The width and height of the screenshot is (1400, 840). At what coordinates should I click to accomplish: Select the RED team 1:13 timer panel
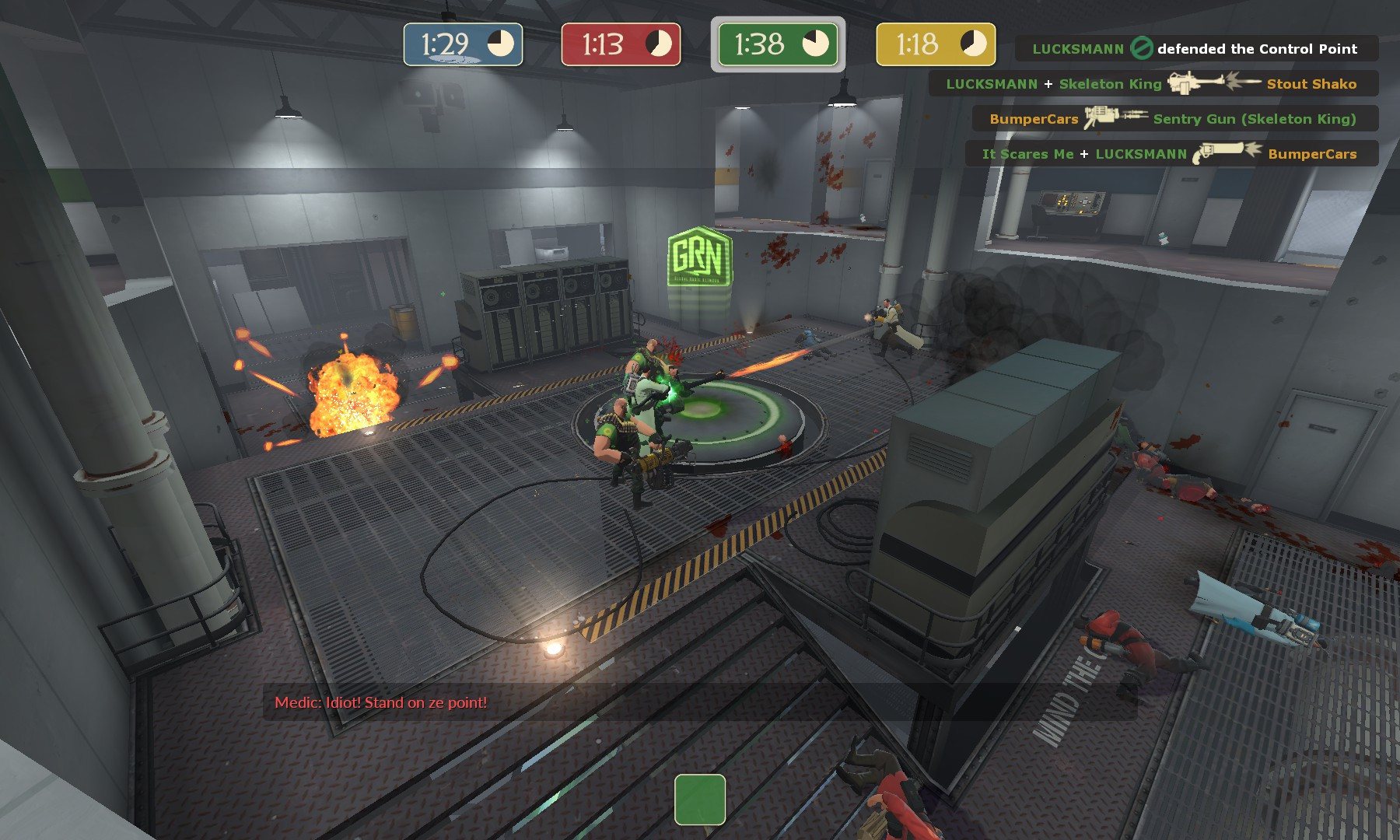pyautogui.click(x=620, y=44)
